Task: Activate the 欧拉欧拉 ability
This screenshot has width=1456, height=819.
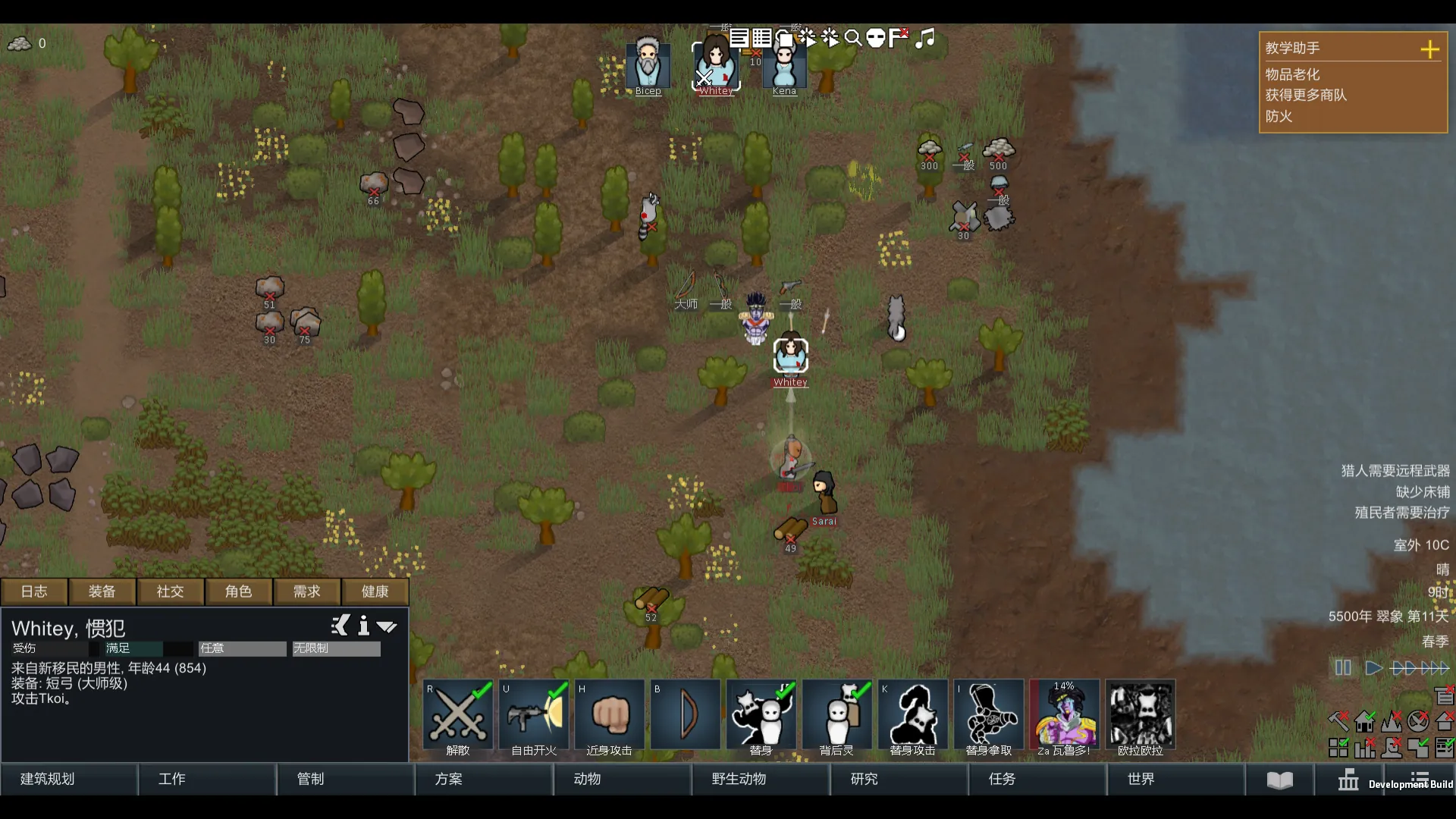Action: [x=1141, y=718]
